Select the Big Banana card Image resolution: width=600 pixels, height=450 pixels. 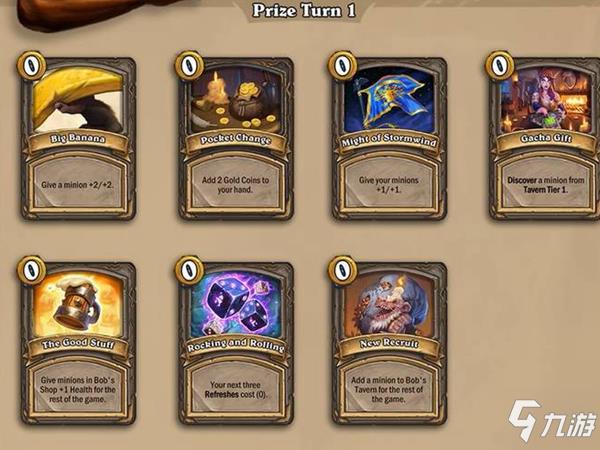coord(80,138)
